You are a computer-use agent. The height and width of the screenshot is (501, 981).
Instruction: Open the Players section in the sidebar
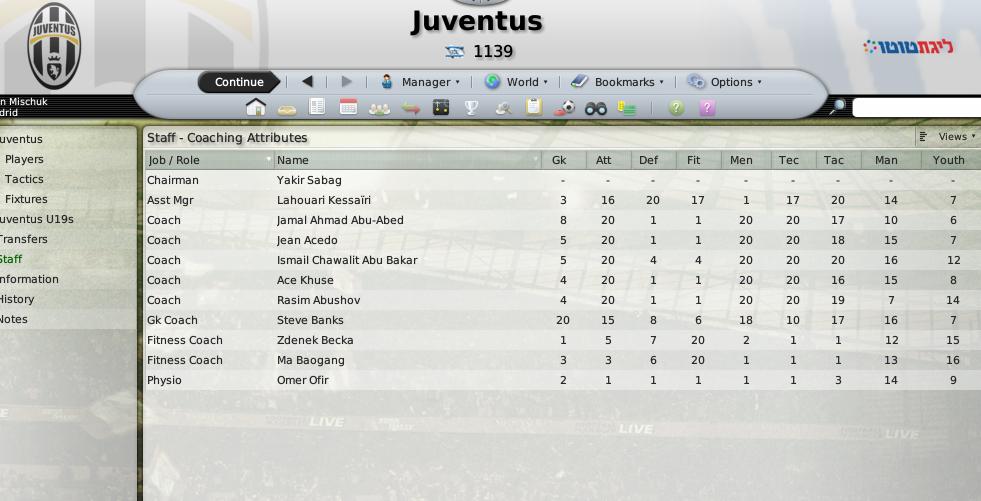tap(24, 159)
